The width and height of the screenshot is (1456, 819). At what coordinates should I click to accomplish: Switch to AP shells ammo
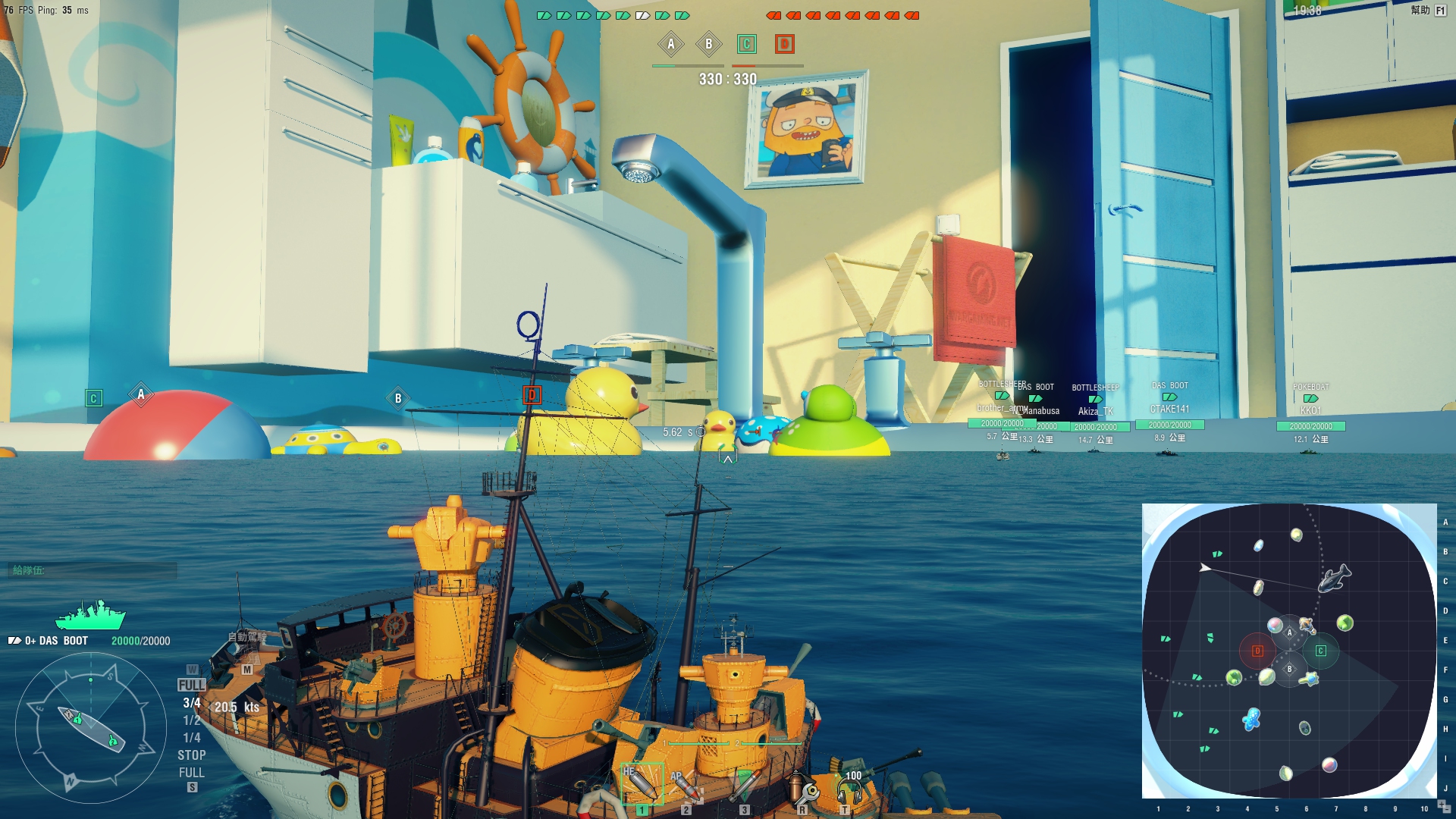tap(686, 786)
